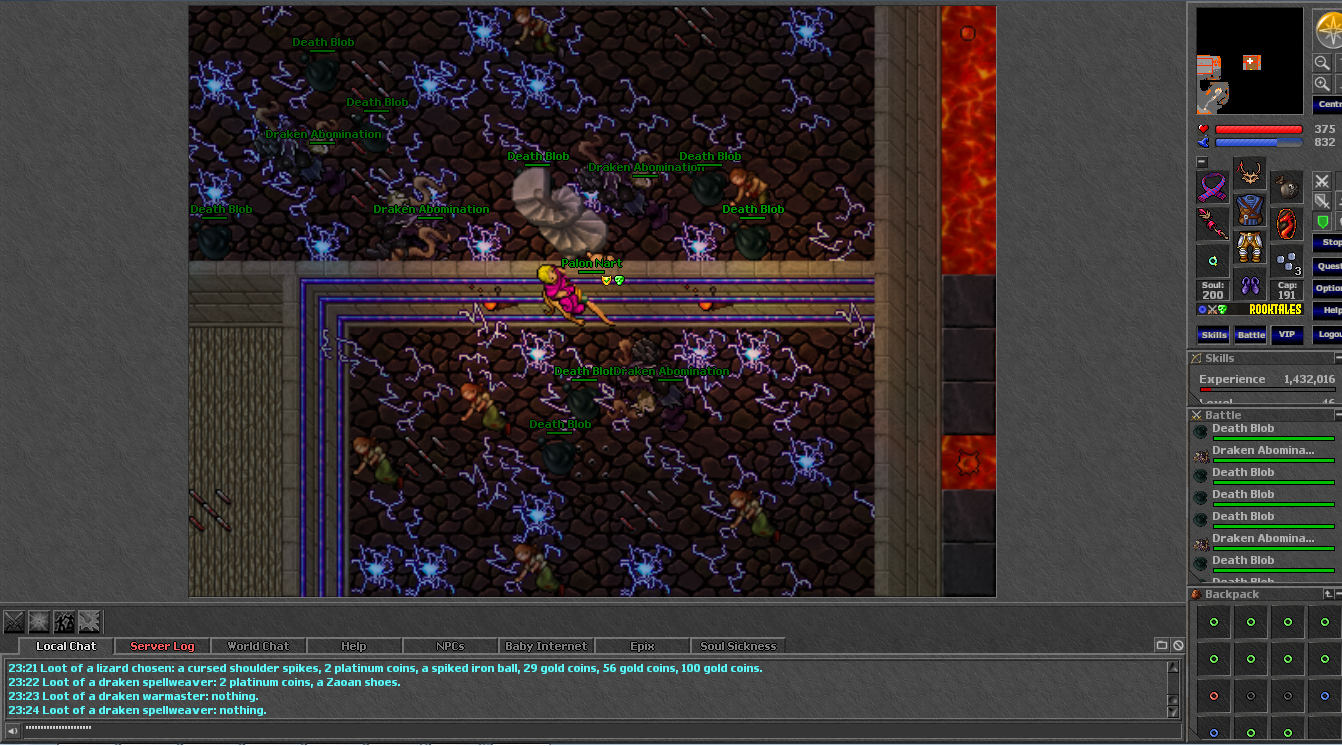Zoom out the minimap
The image size is (1342, 746).
pyautogui.click(x=1322, y=63)
